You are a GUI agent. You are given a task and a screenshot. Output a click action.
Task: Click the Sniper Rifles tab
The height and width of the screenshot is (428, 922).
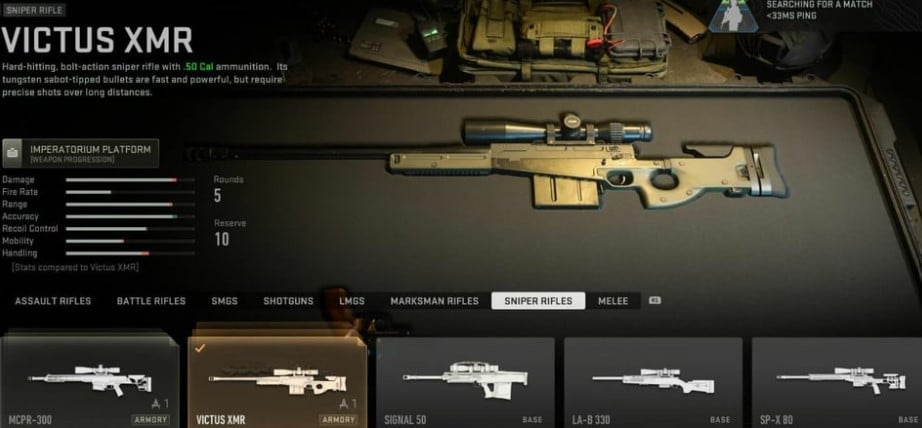(538, 301)
